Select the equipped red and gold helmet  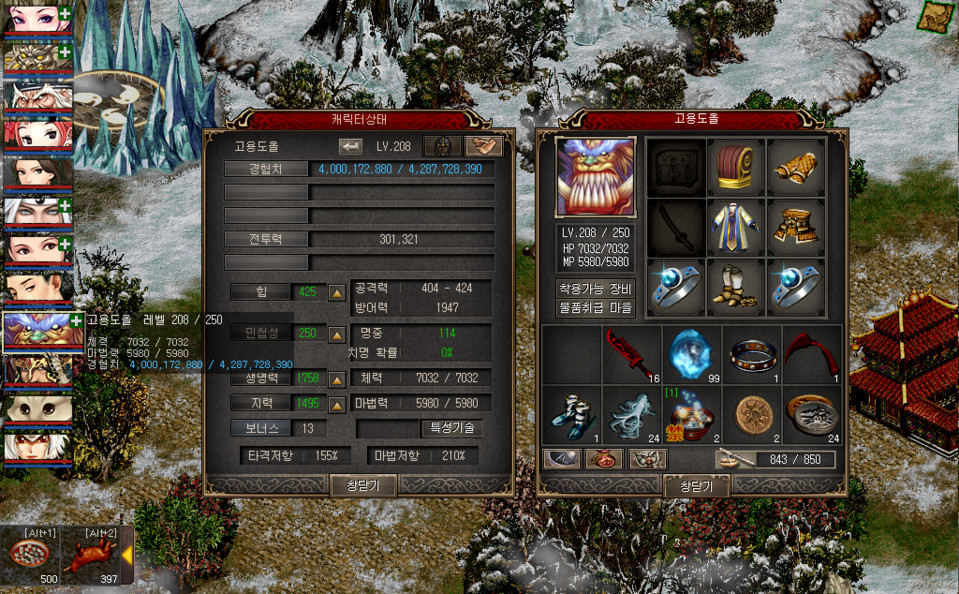tap(736, 167)
